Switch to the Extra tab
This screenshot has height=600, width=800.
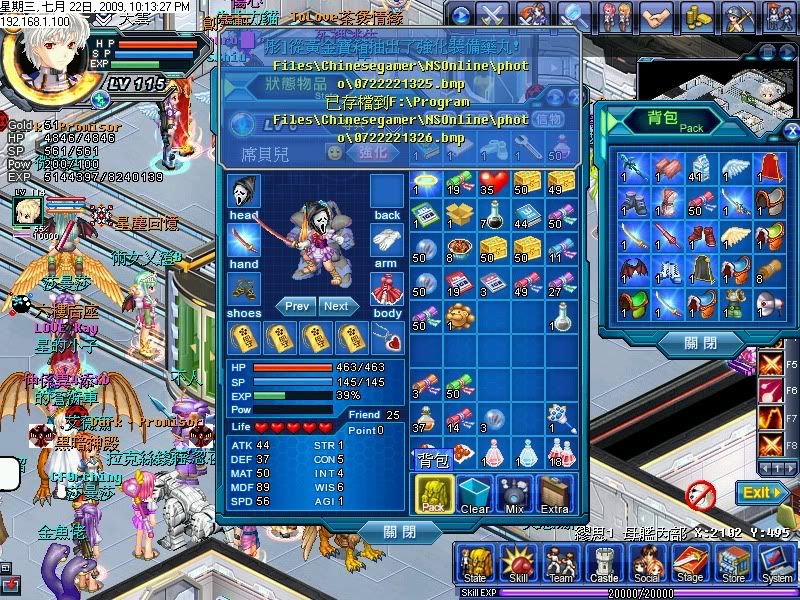click(555, 494)
